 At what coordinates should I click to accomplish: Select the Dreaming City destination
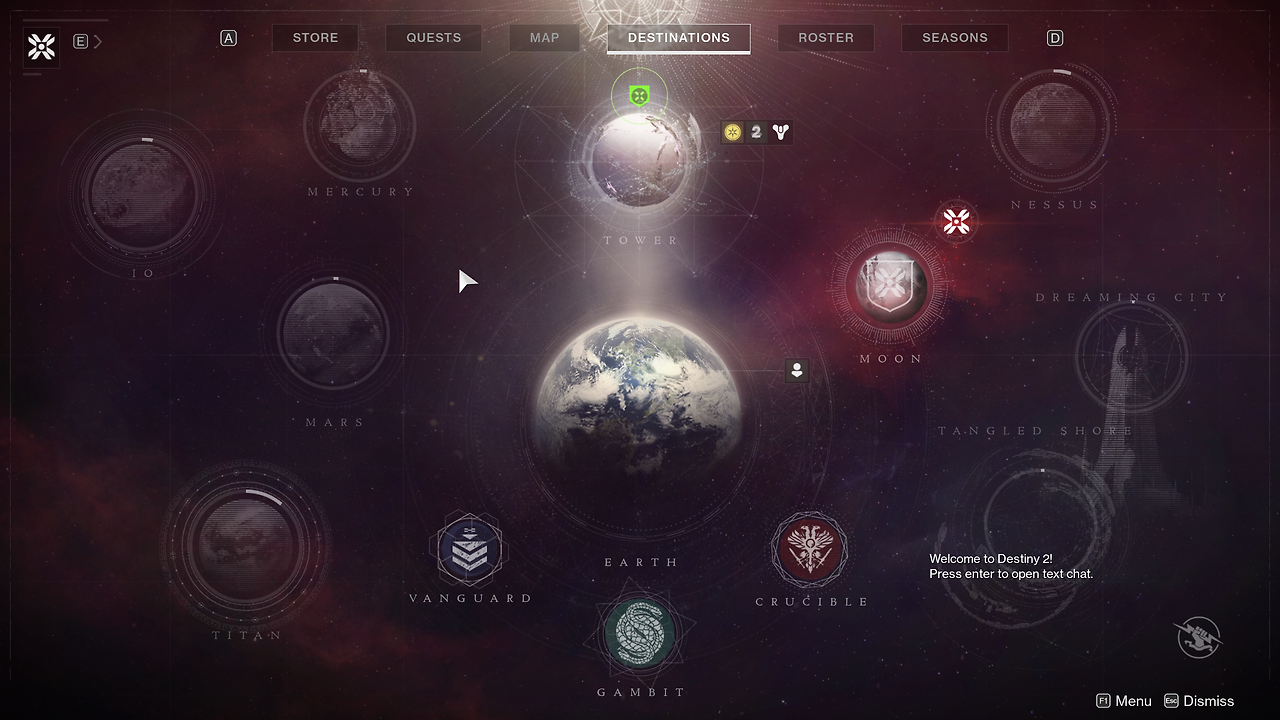coord(1130,355)
